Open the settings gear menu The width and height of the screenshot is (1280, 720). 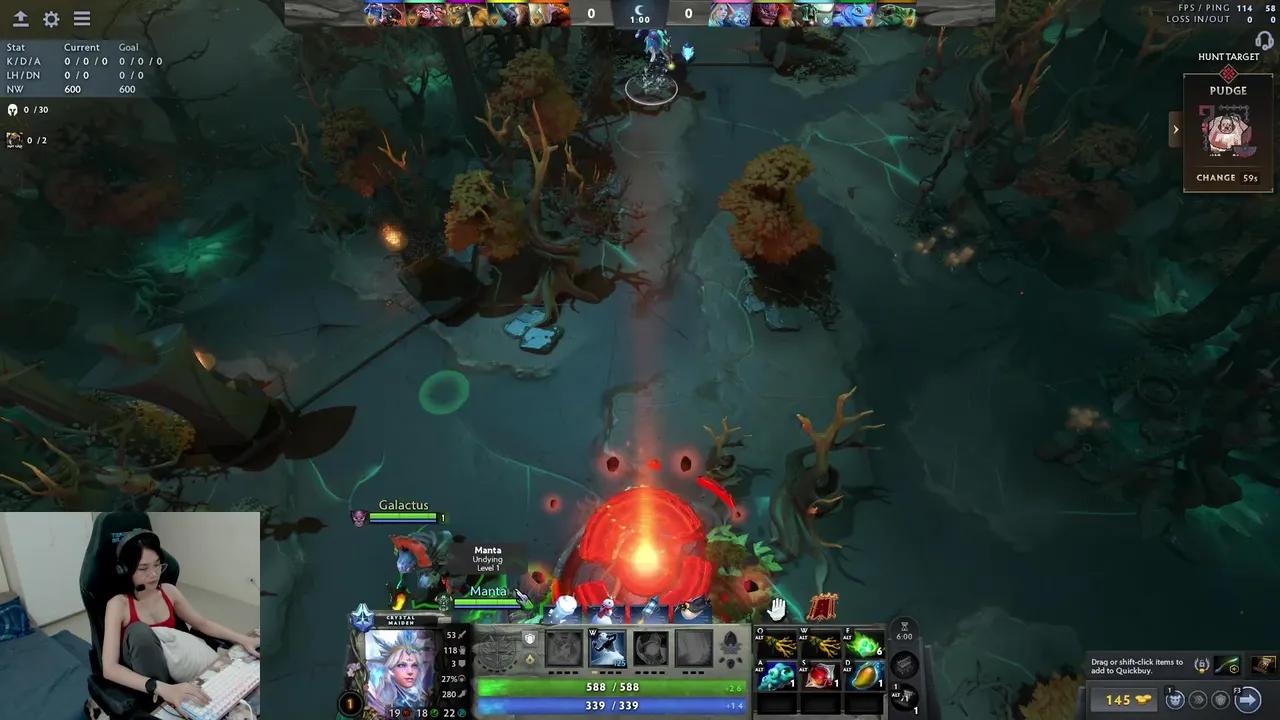tap(50, 18)
